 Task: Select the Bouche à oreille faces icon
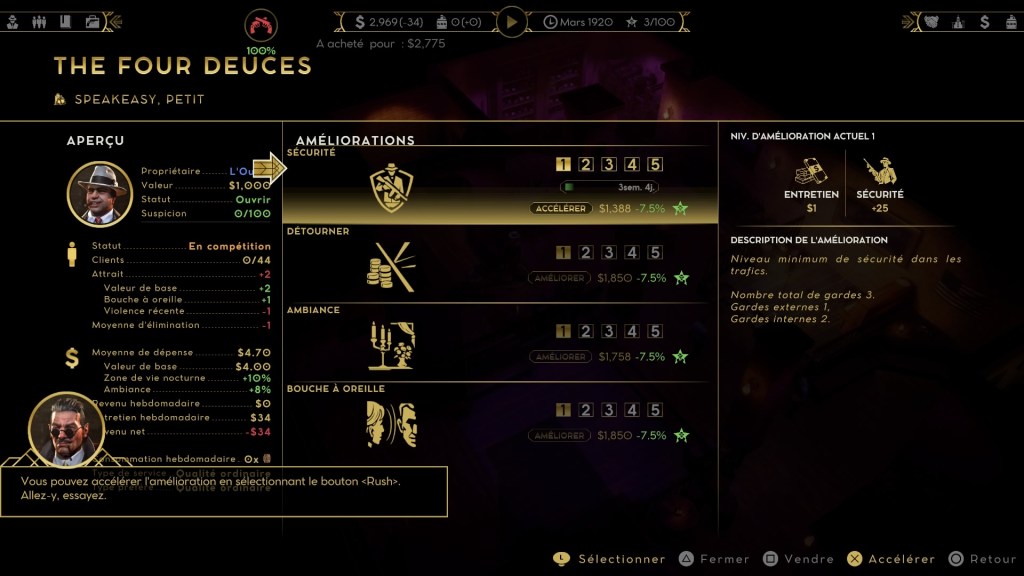tap(391, 424)
